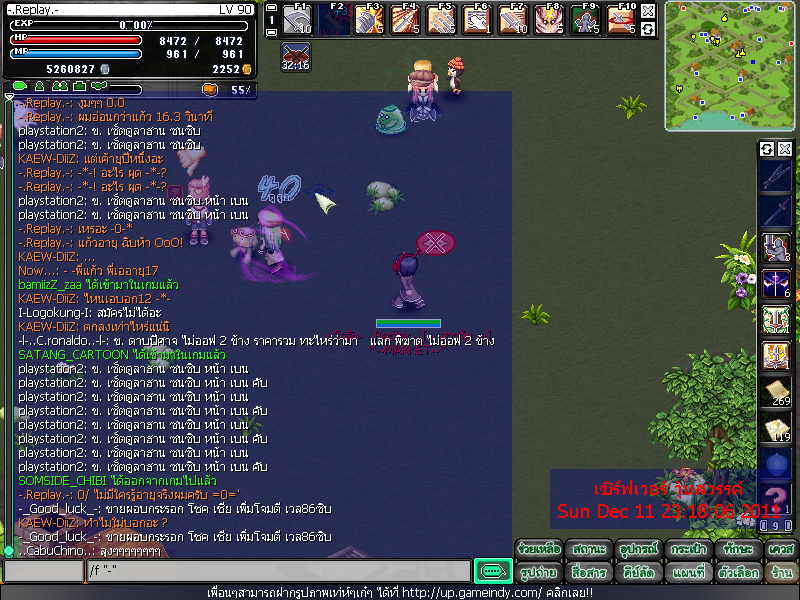Open the ช่วยเหลือ (Help) menu
Viewport: 800px width, 600px height.
click(x=538, y=550)
